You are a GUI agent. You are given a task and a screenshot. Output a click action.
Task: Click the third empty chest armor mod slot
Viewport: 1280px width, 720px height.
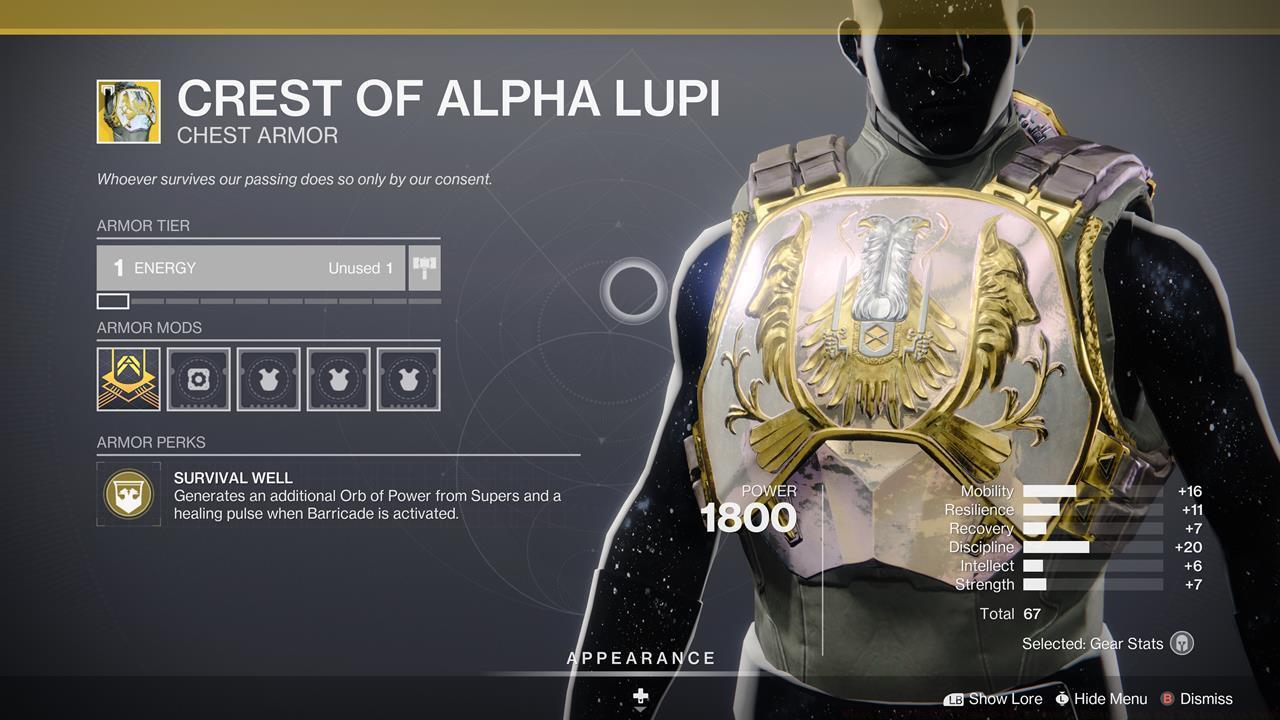pyautogui.click(x=268, y=379)
